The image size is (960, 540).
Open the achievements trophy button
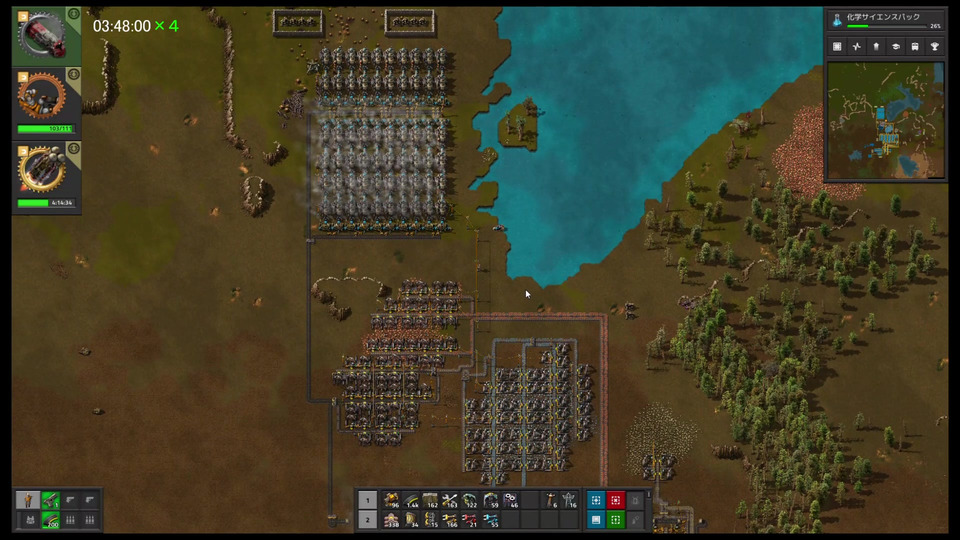tap(934, 46)
